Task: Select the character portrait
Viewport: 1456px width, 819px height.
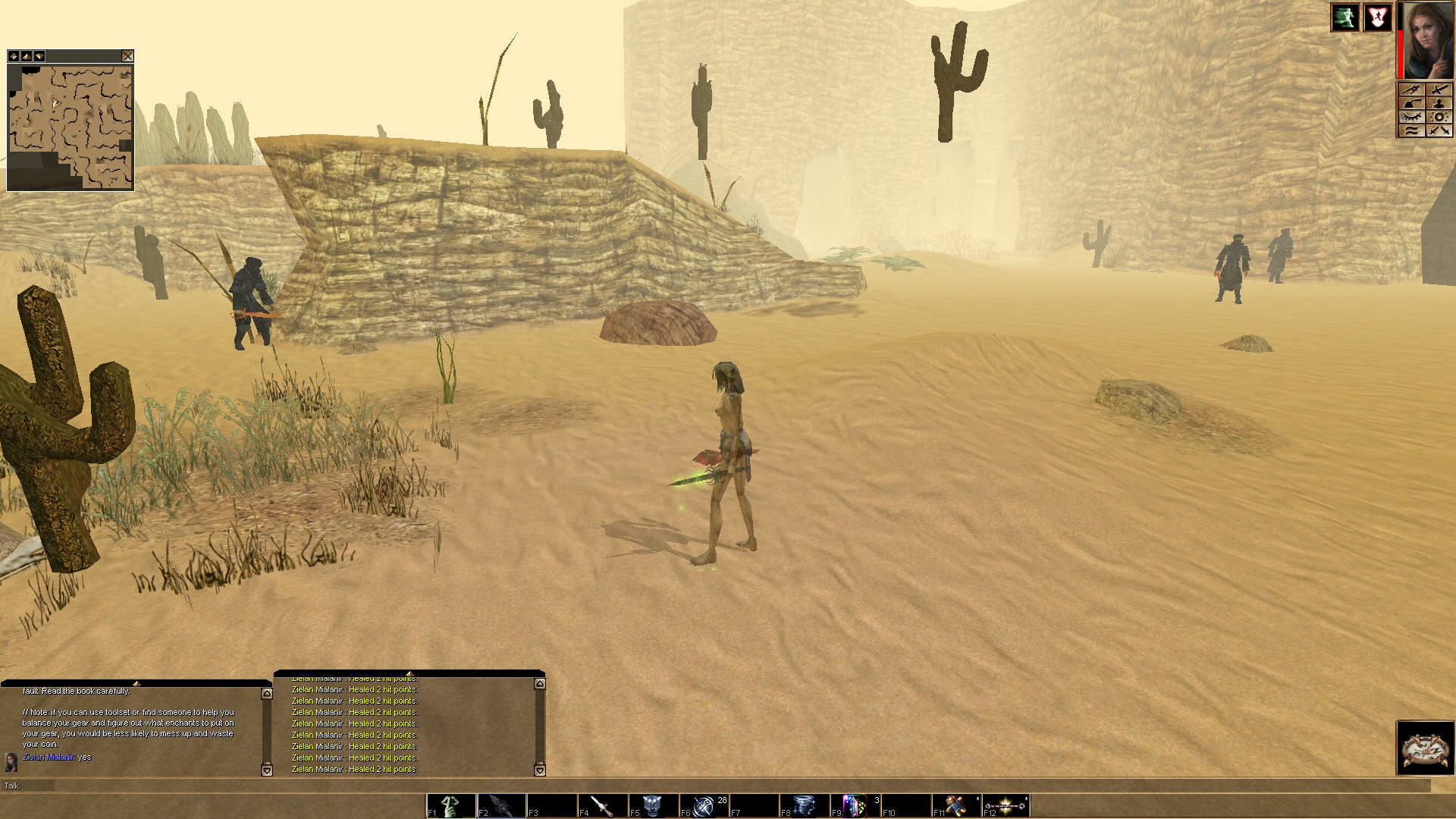Action: [1428, 40]
